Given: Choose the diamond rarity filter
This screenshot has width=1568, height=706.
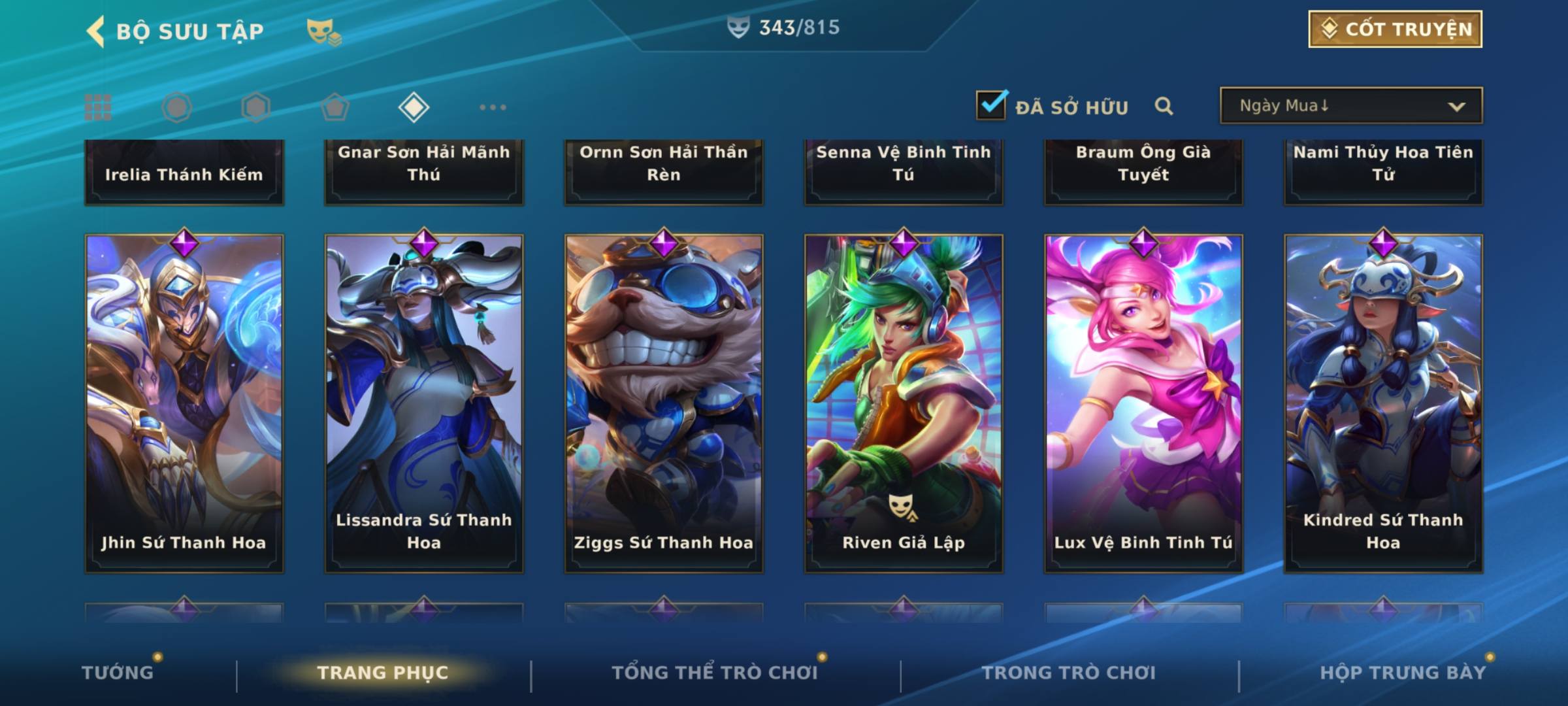Looking at the screenshot, I should point(414,107).
